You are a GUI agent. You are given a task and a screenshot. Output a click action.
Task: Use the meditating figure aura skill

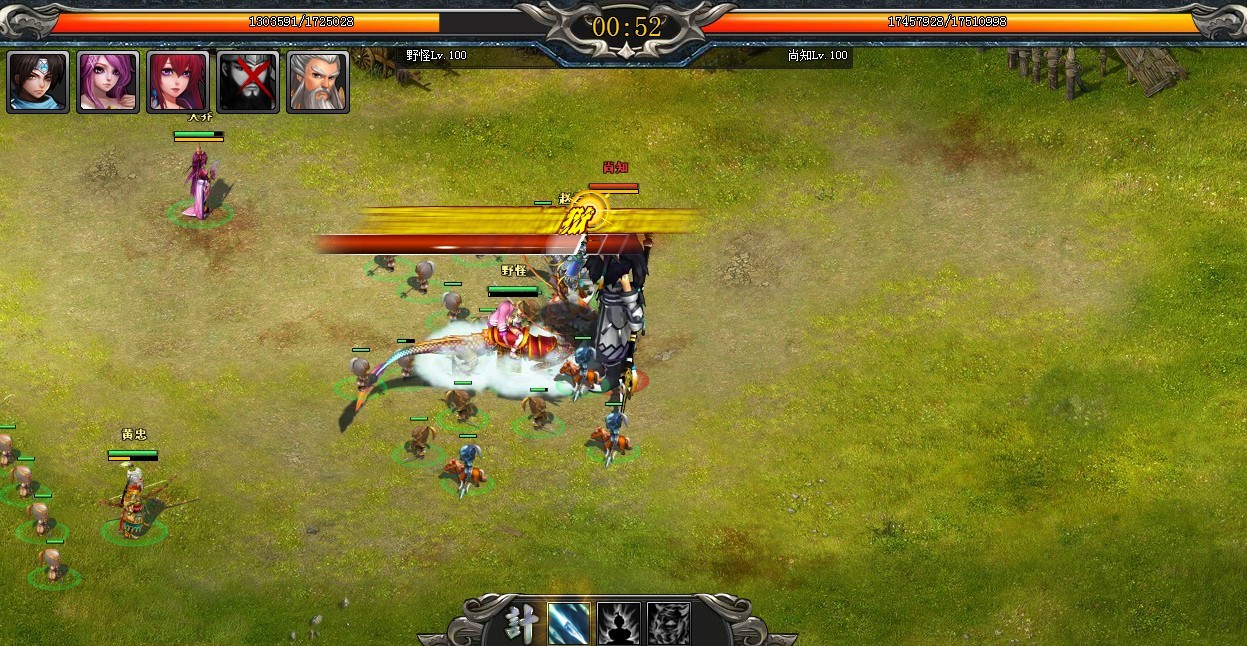point(619,623)
